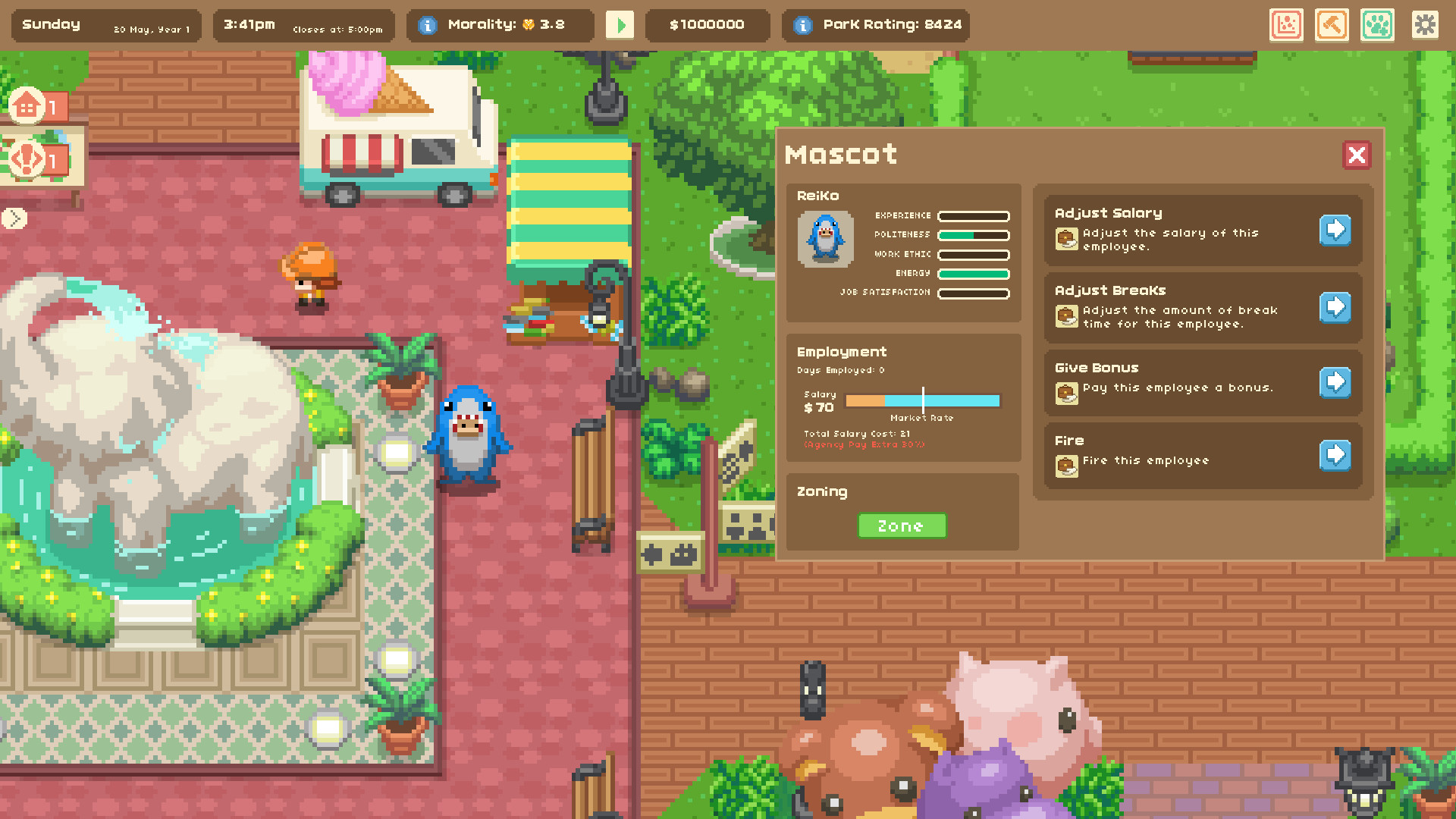Fire this employee via the arrow

pyautogui.click(x=1335, y=456)
